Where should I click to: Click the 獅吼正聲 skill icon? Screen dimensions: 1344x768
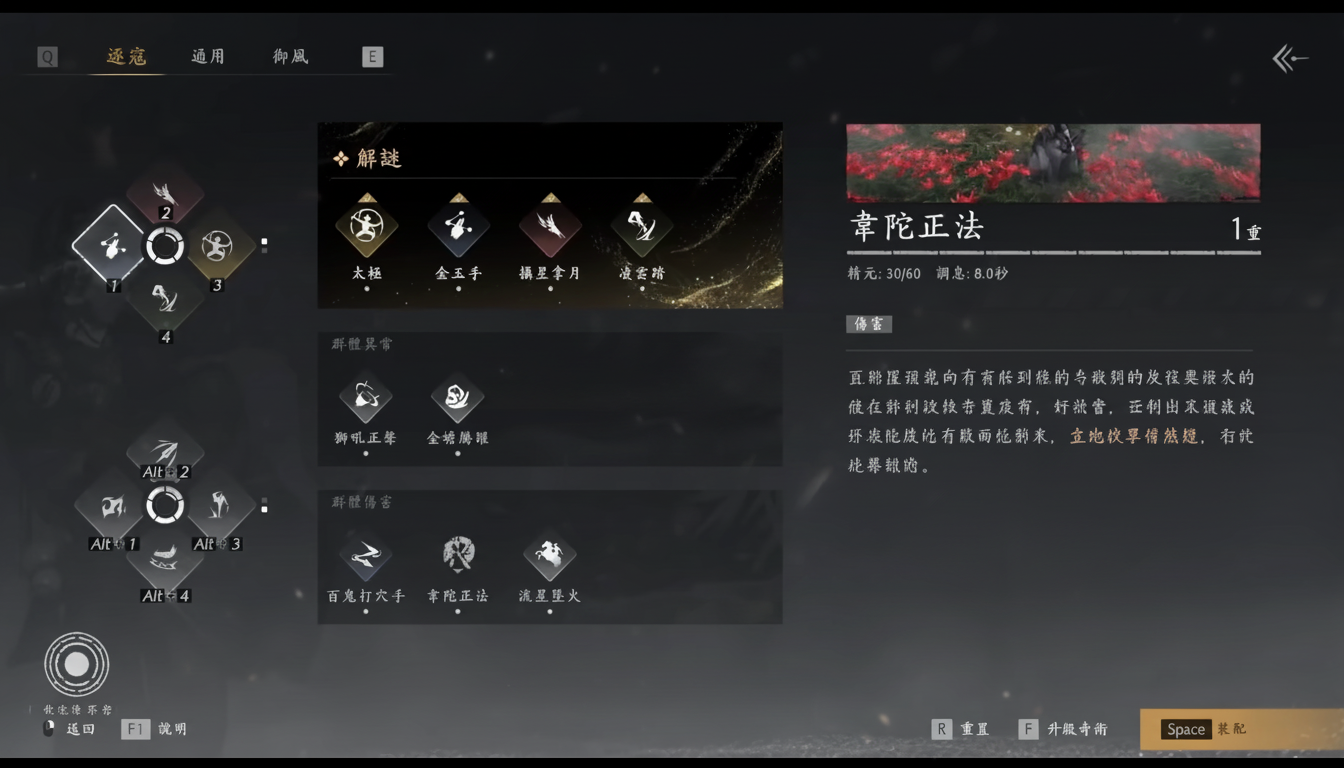[x=366, y=396]
